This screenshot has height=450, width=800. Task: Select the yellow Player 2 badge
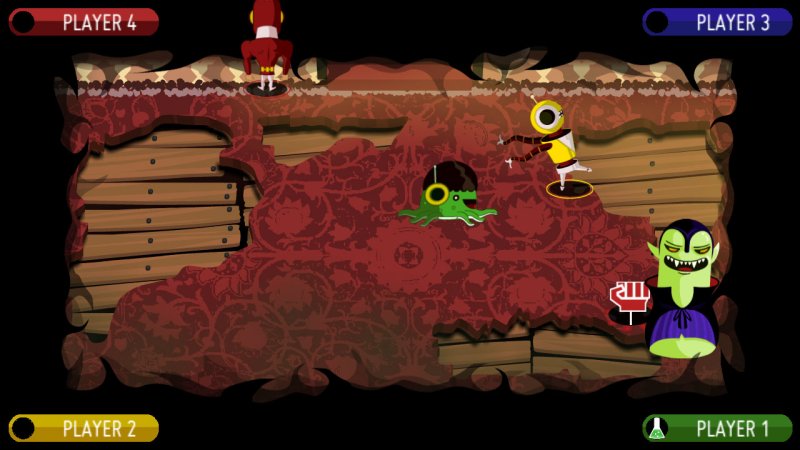pyautogui.click(x=84, y=428)
